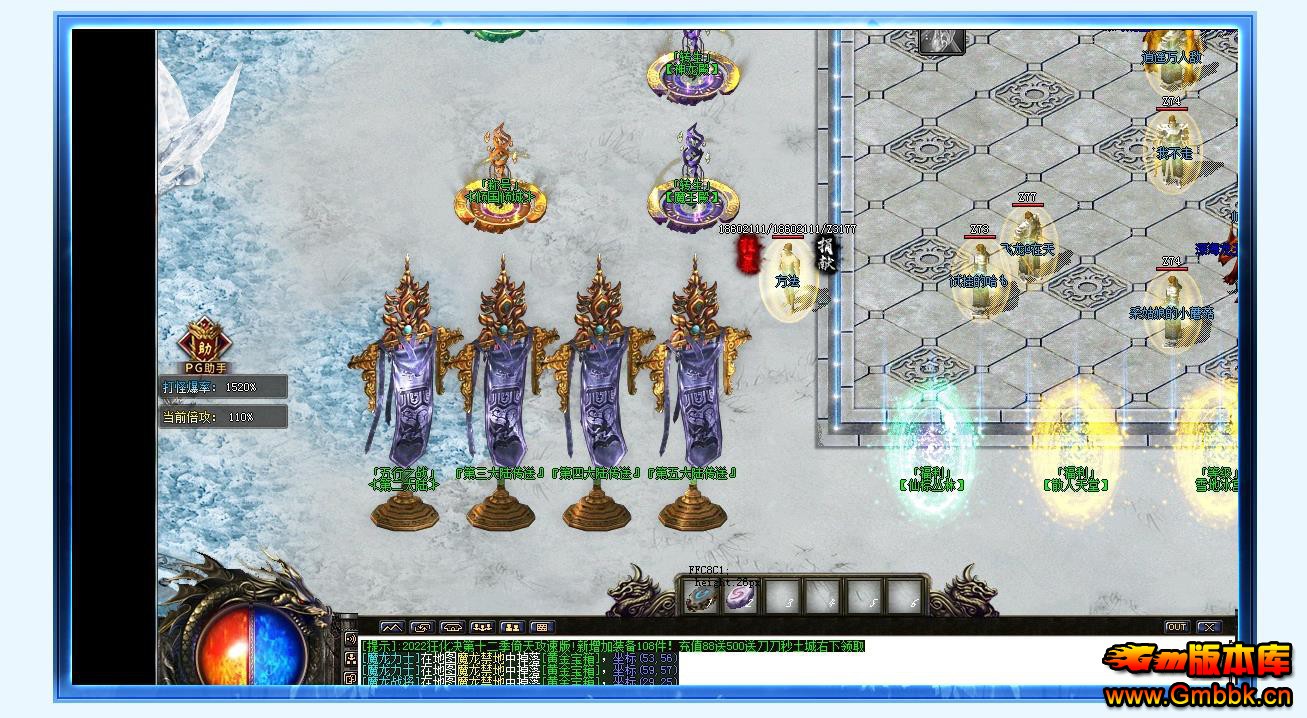Select the blue ring item in hotbar slot 1
Image resolution: width=1307 pixels, height=718 pixels.
701,598
